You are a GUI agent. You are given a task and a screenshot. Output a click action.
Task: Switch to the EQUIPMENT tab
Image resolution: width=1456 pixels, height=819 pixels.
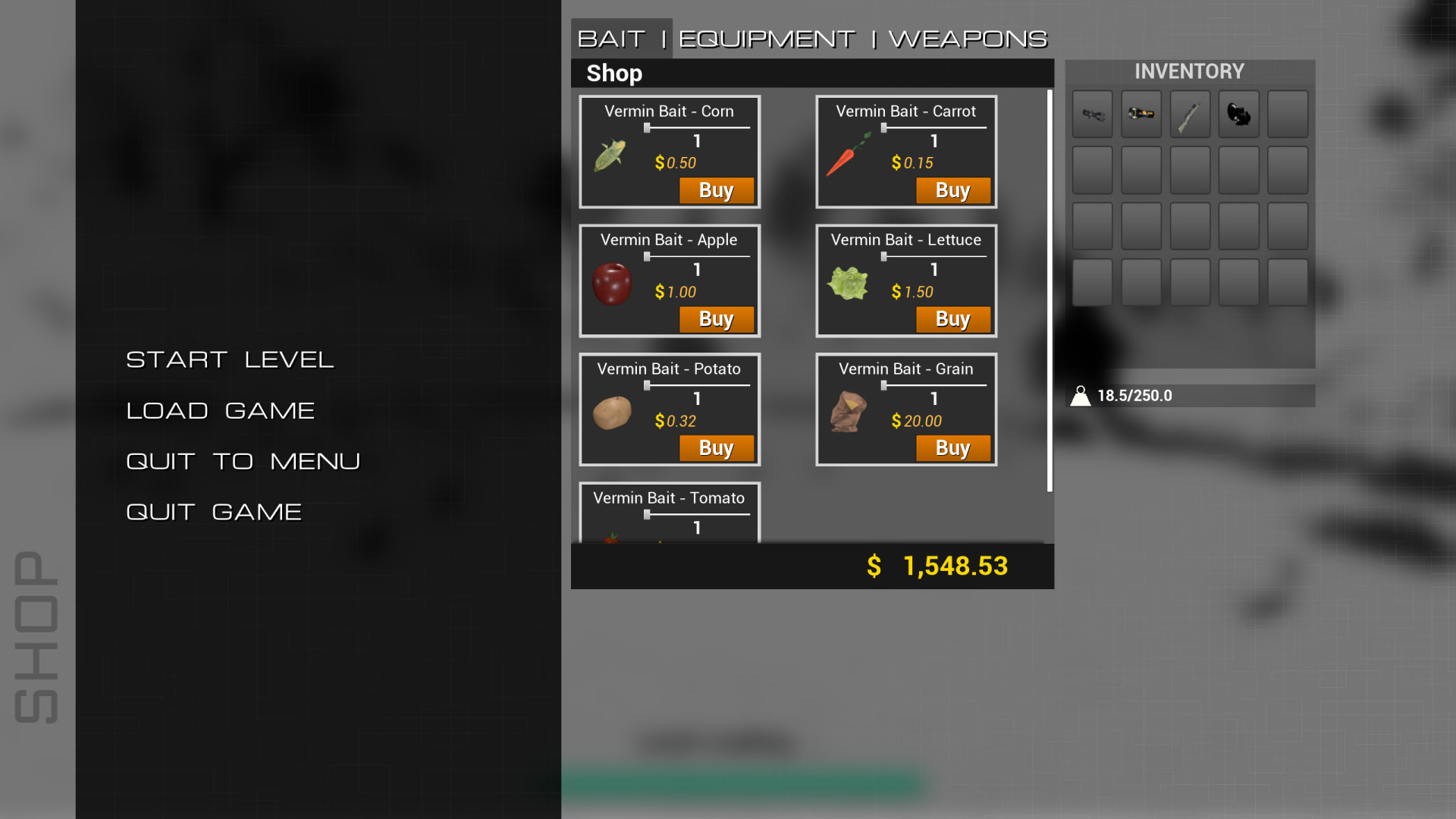pos(764,37)
